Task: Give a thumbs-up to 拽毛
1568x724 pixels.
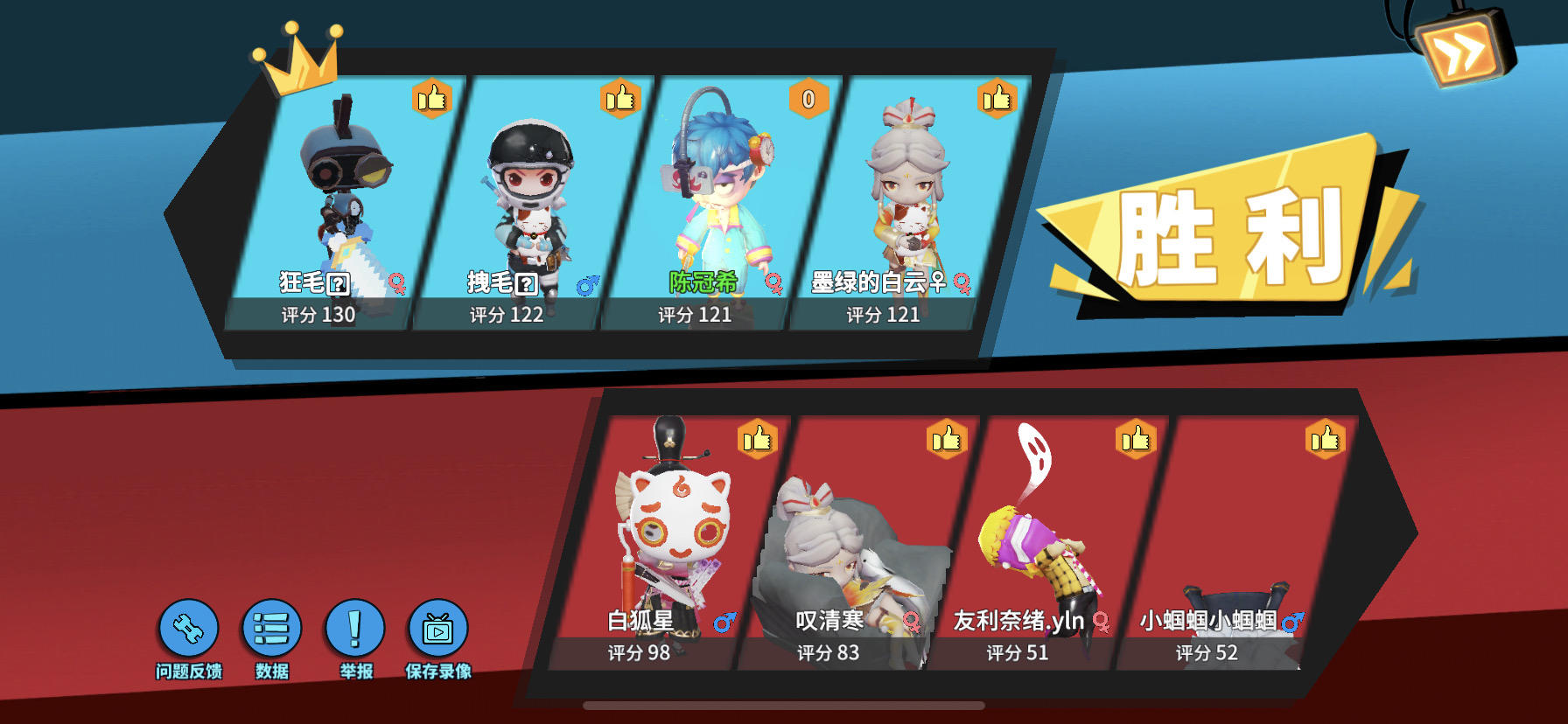Action: [x=619, y=99]
